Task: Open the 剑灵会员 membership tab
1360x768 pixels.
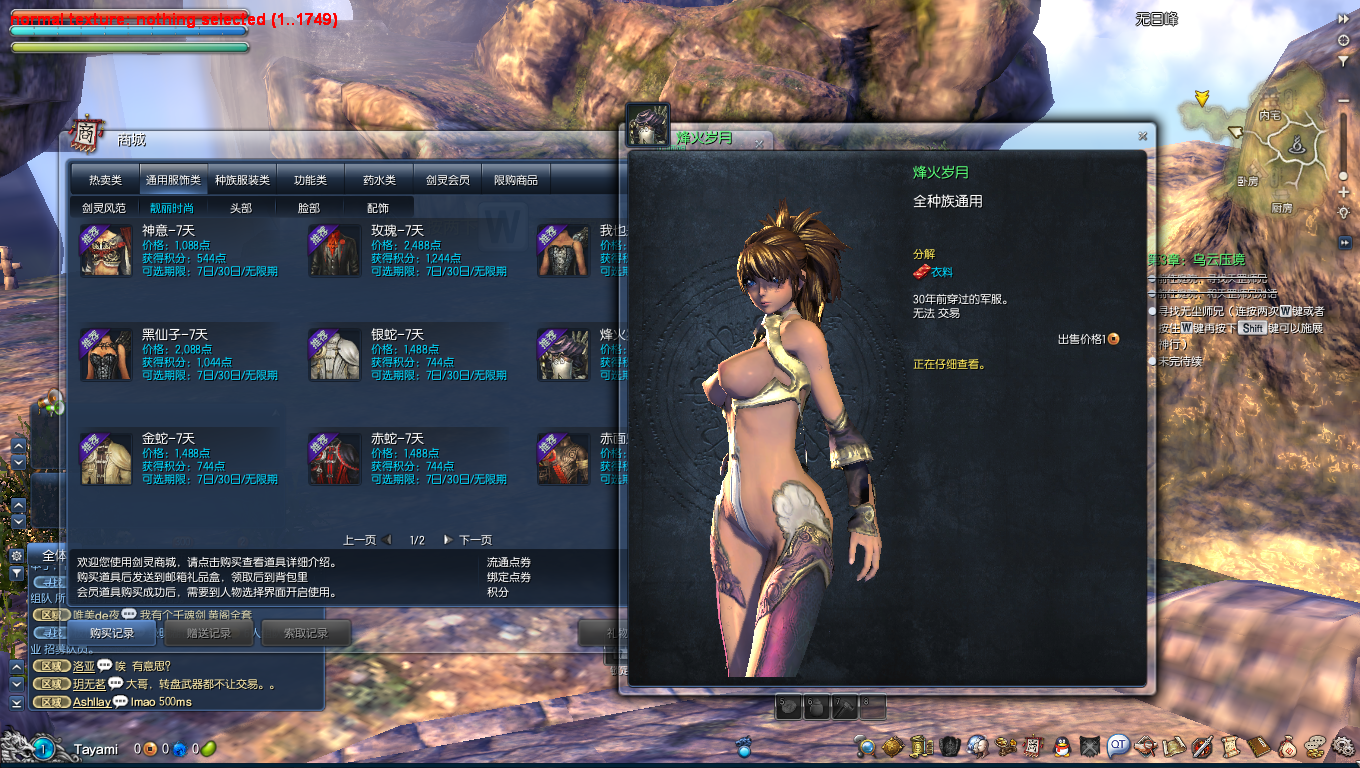Action: click(447, 180)
